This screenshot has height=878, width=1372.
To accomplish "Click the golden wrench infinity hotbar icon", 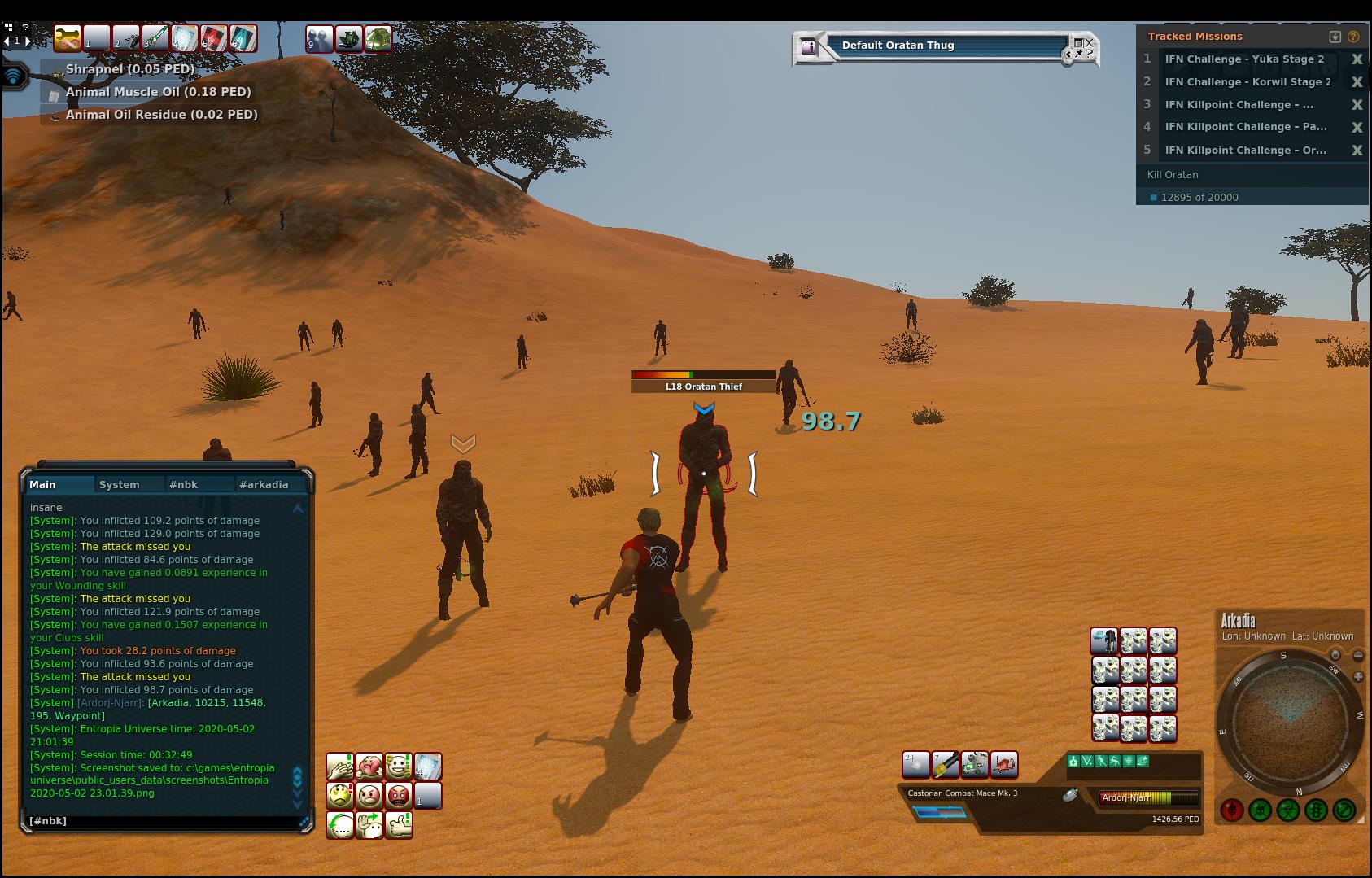I will point(68,38).
